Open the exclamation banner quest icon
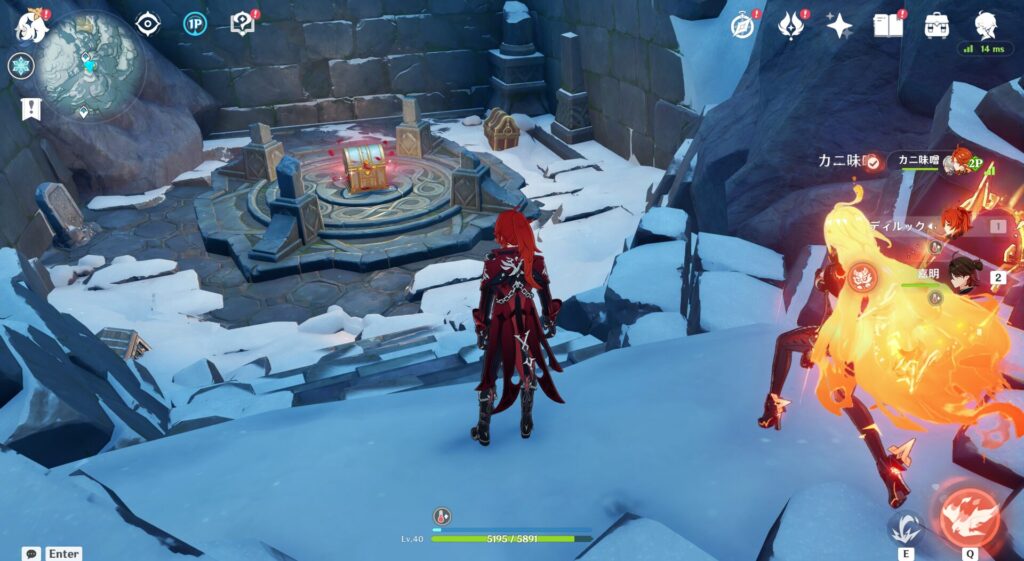 point(29,108)
